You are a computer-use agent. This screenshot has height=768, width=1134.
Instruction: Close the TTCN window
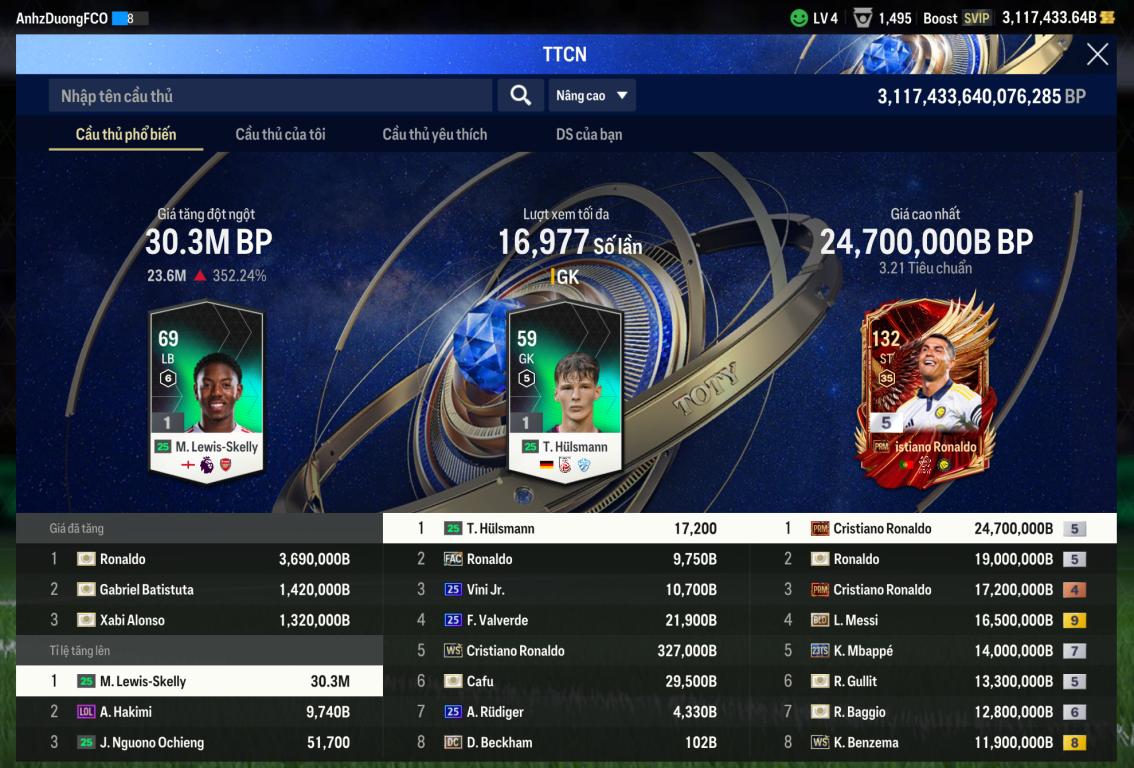(1097, 55)
